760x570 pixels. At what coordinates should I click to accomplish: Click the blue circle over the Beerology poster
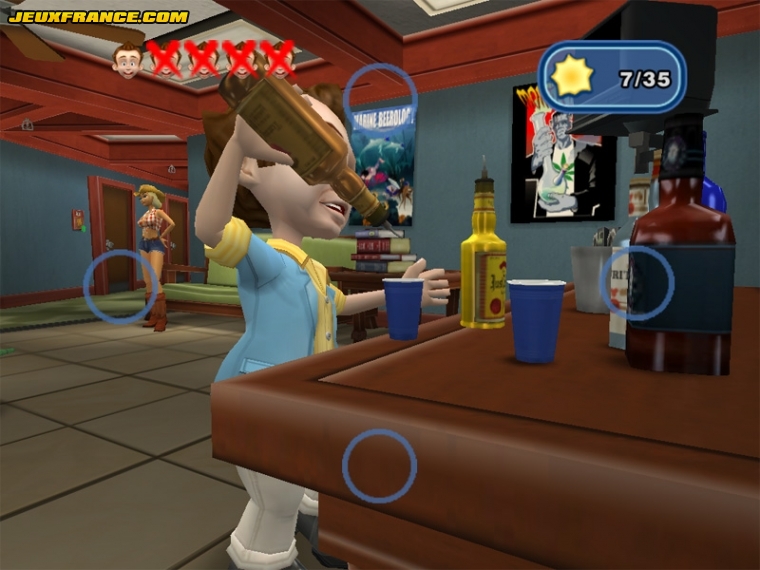[380, 99]
